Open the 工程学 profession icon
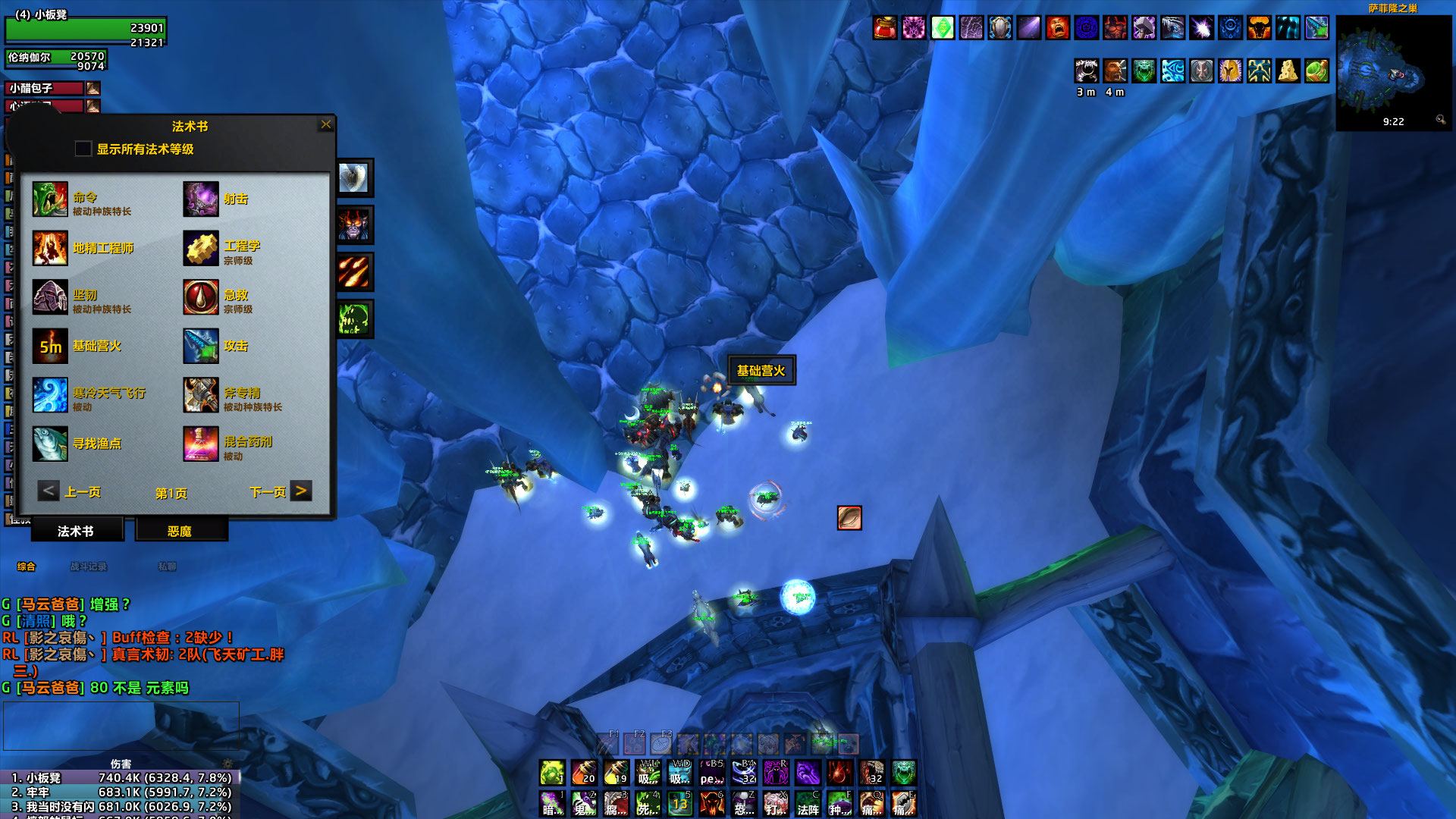1456x819 pixels. 200,248
